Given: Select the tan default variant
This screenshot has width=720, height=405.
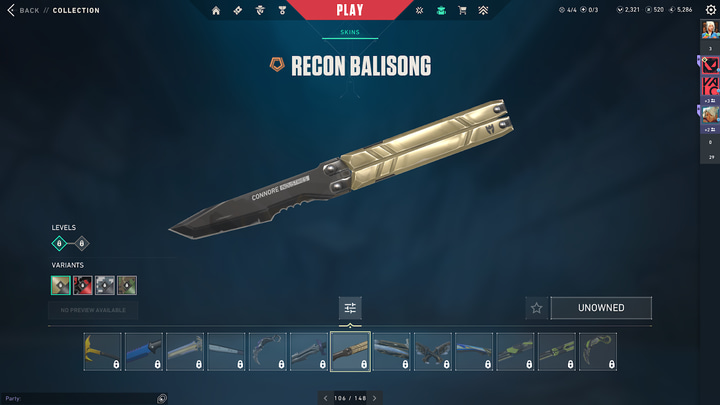Looking at the screenshot, I should tap(61, 285).
